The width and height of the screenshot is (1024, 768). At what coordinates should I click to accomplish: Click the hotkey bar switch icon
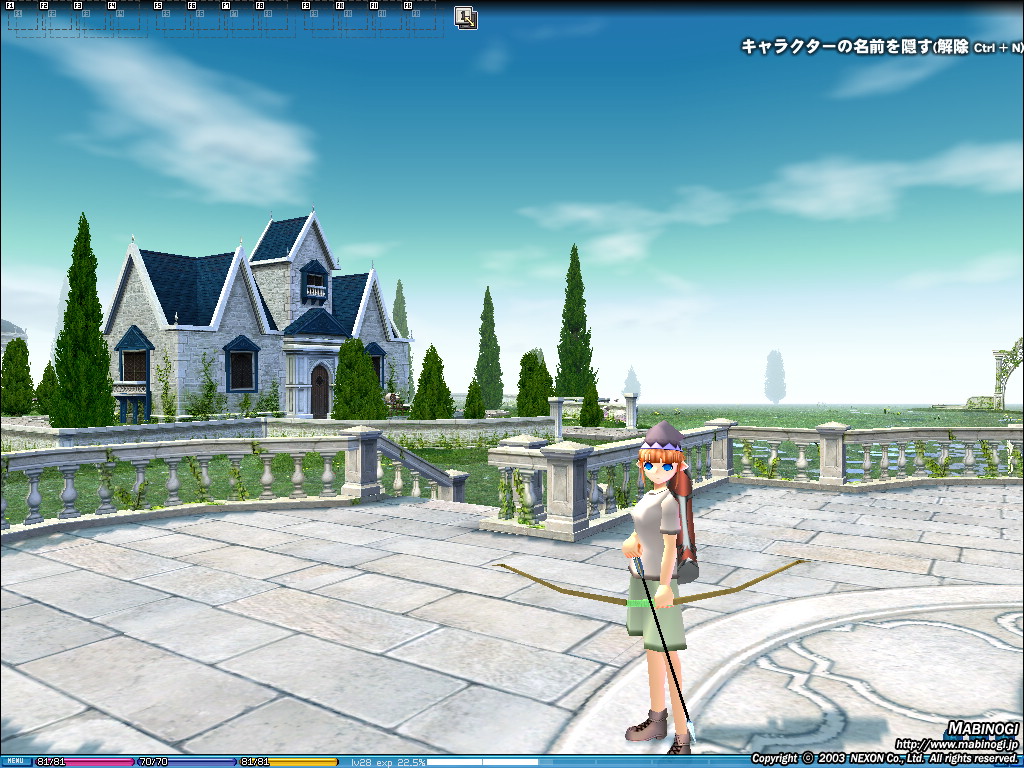point(465,17)
